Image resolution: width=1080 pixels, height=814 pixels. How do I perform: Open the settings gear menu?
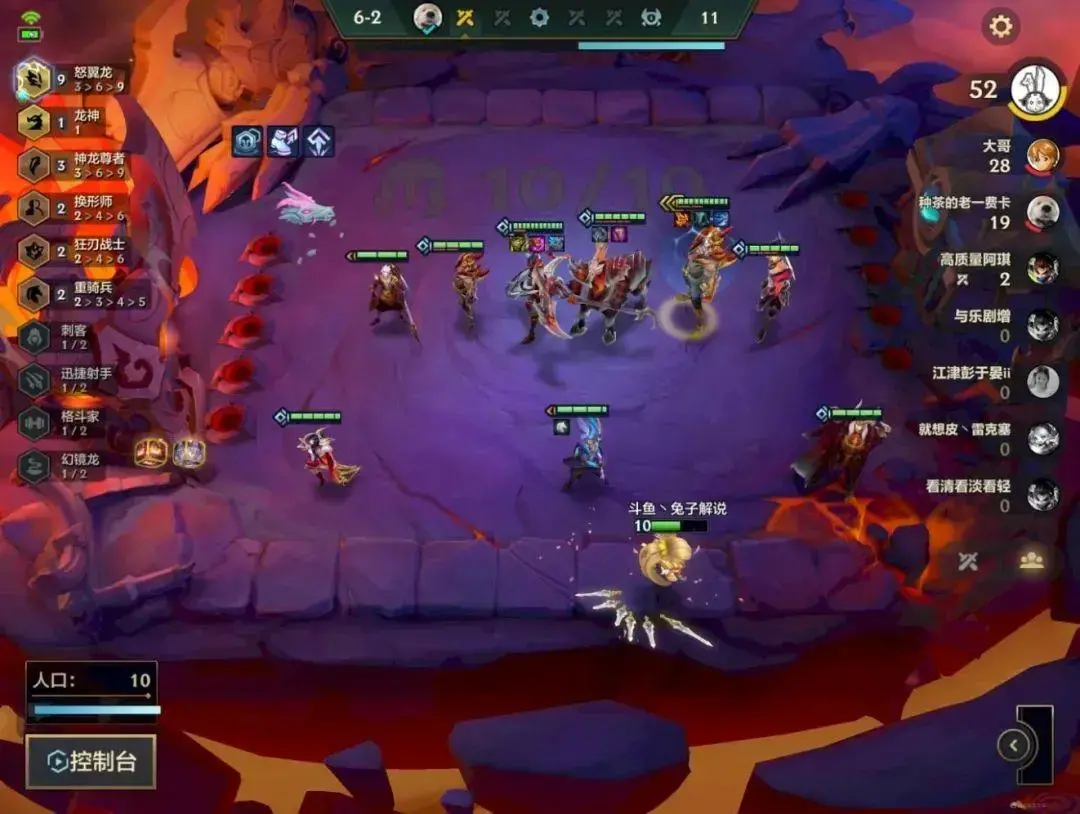click(1000, 27)
